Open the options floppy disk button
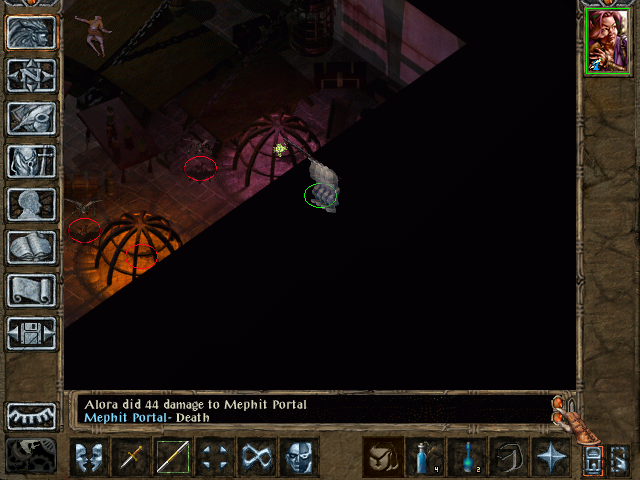 click(31, 333)
